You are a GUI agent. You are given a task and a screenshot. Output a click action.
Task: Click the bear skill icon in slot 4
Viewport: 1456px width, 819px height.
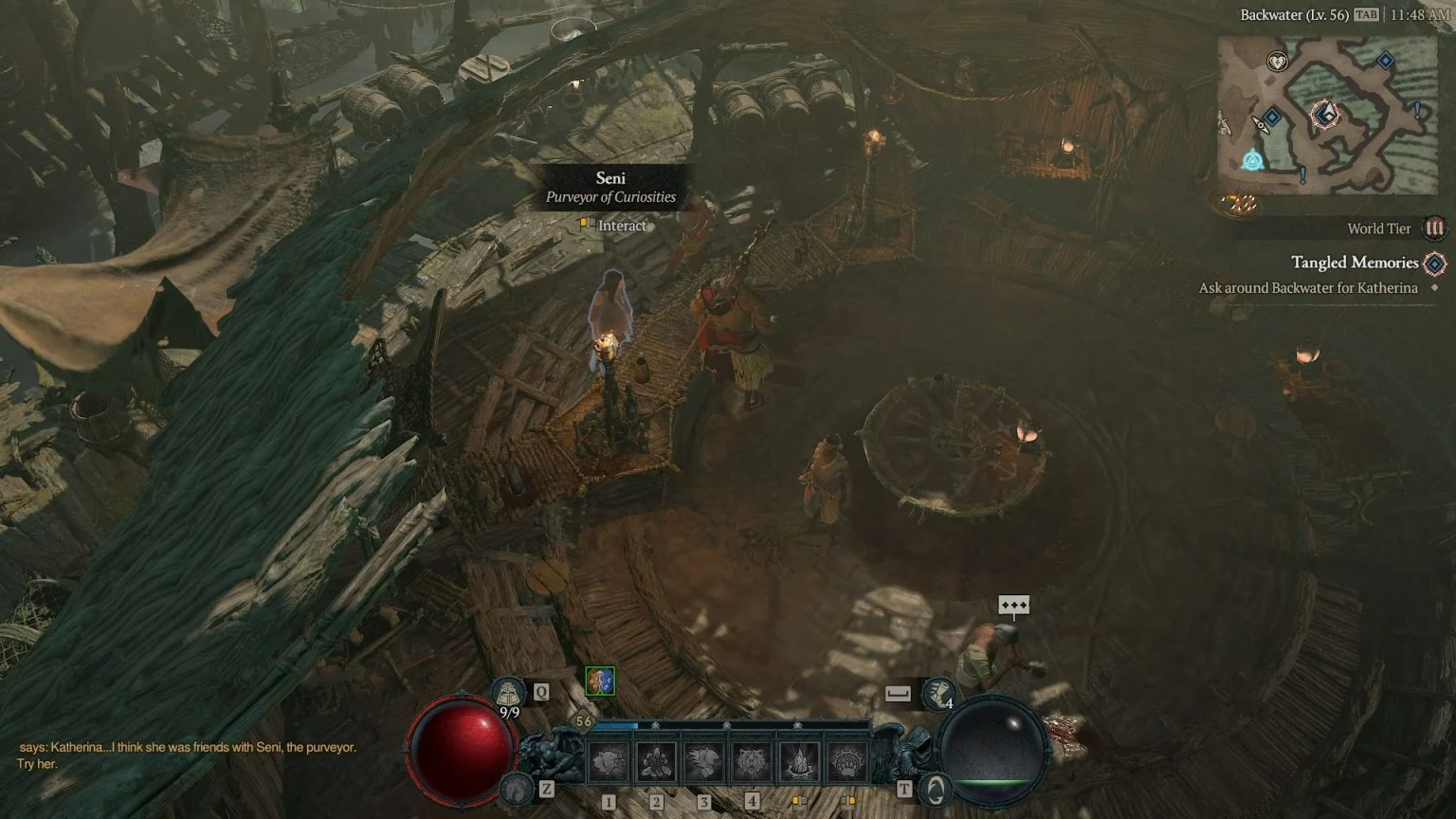pos(753,759)
